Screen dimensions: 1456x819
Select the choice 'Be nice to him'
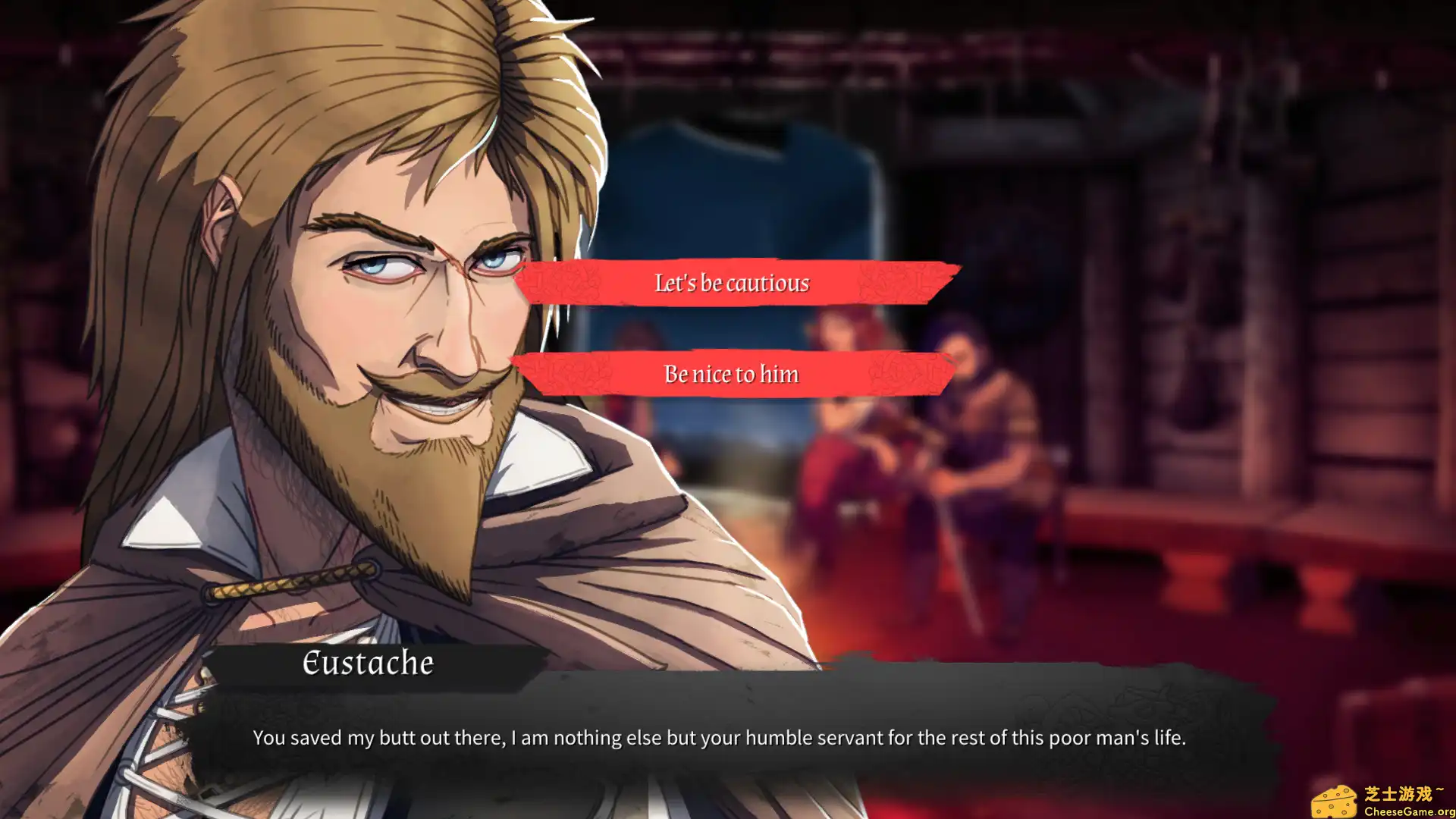[730, 373]
